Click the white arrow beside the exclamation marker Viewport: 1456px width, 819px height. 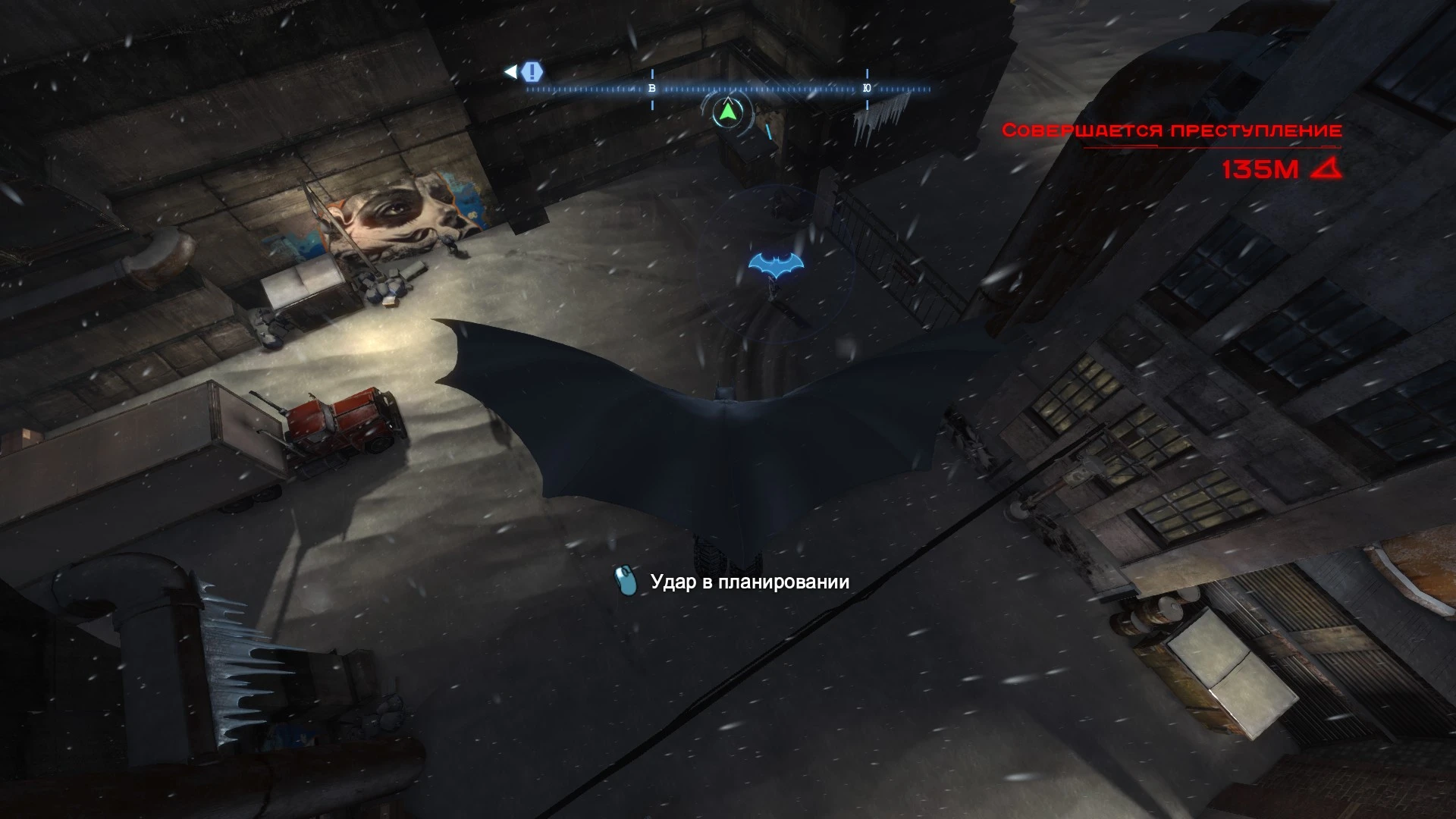click(510, 71)
